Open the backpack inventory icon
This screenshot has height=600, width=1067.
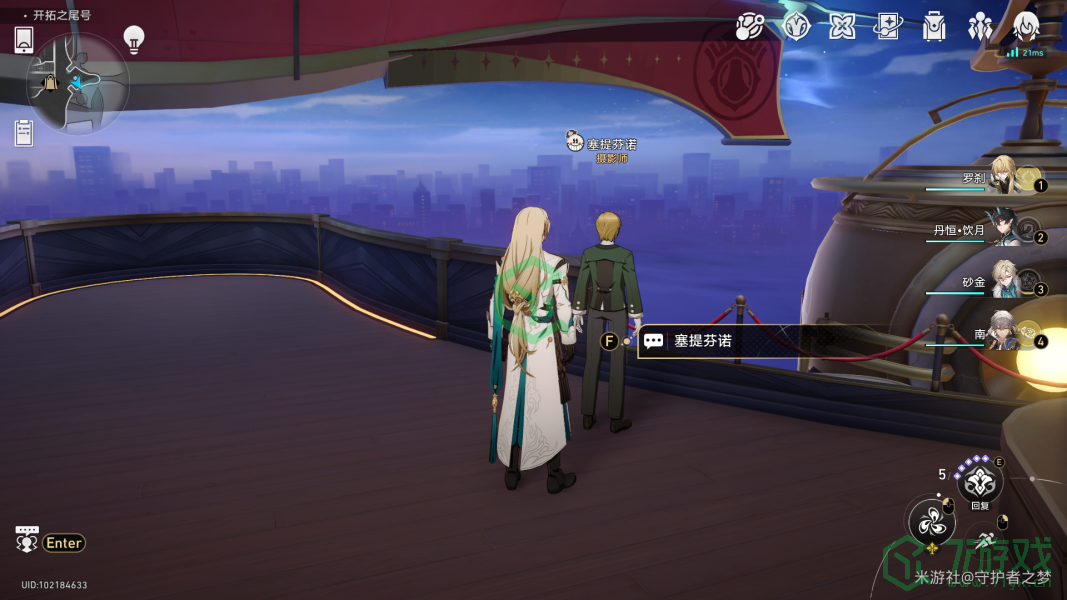(934, 27)
